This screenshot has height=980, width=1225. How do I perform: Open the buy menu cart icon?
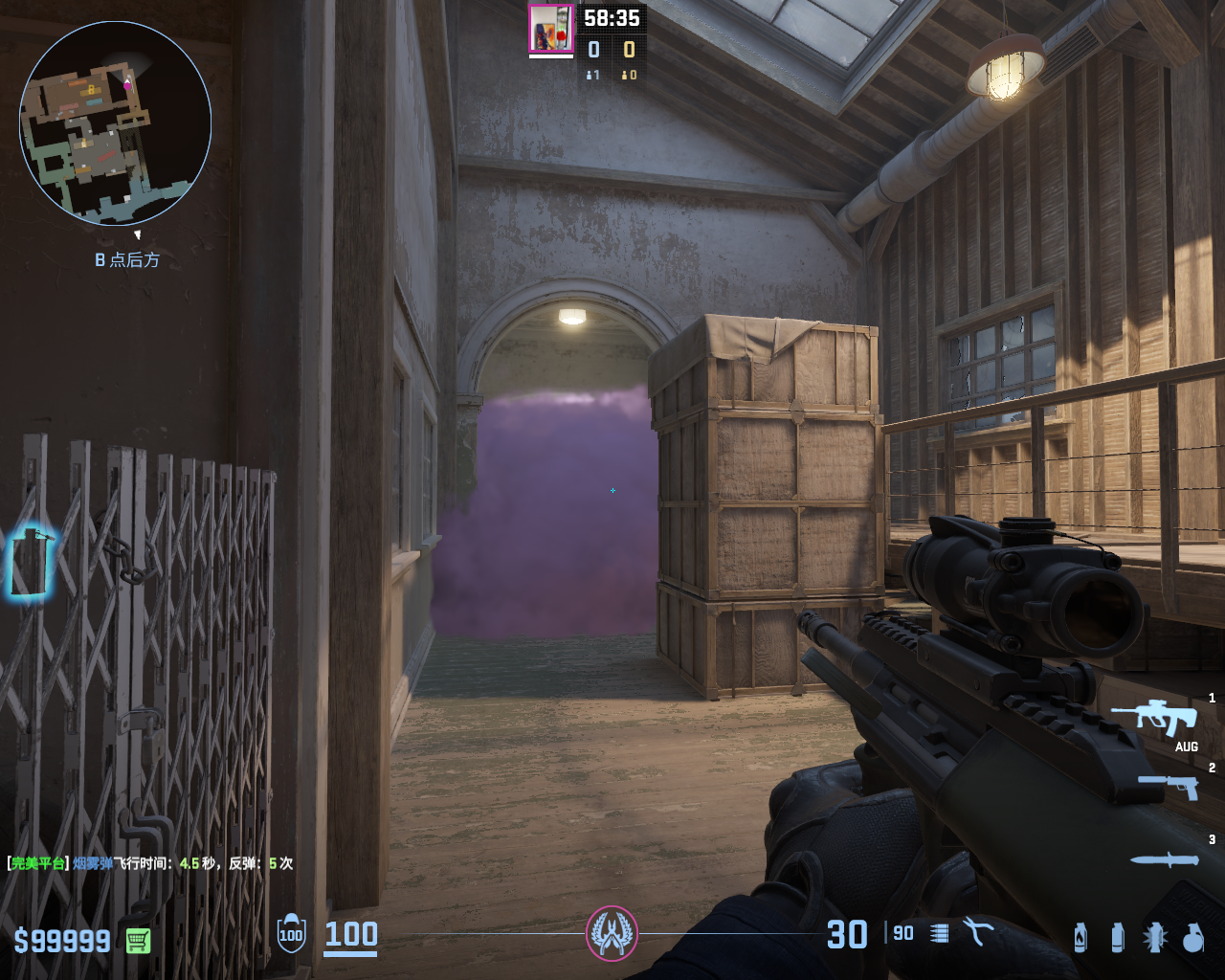coord(138,941)
